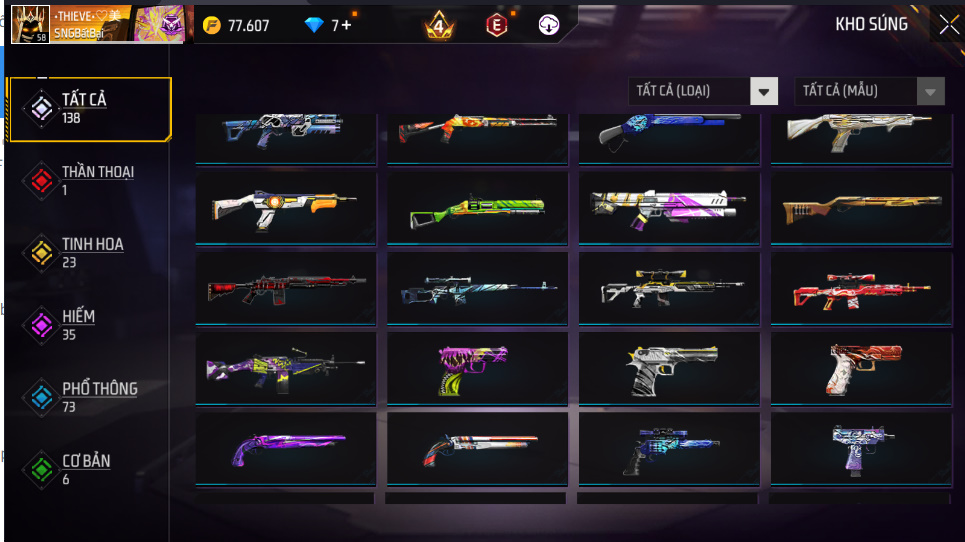
Task: Open the TẤT CẢ (MẪU) dropdown
Action: click(869, 91)
